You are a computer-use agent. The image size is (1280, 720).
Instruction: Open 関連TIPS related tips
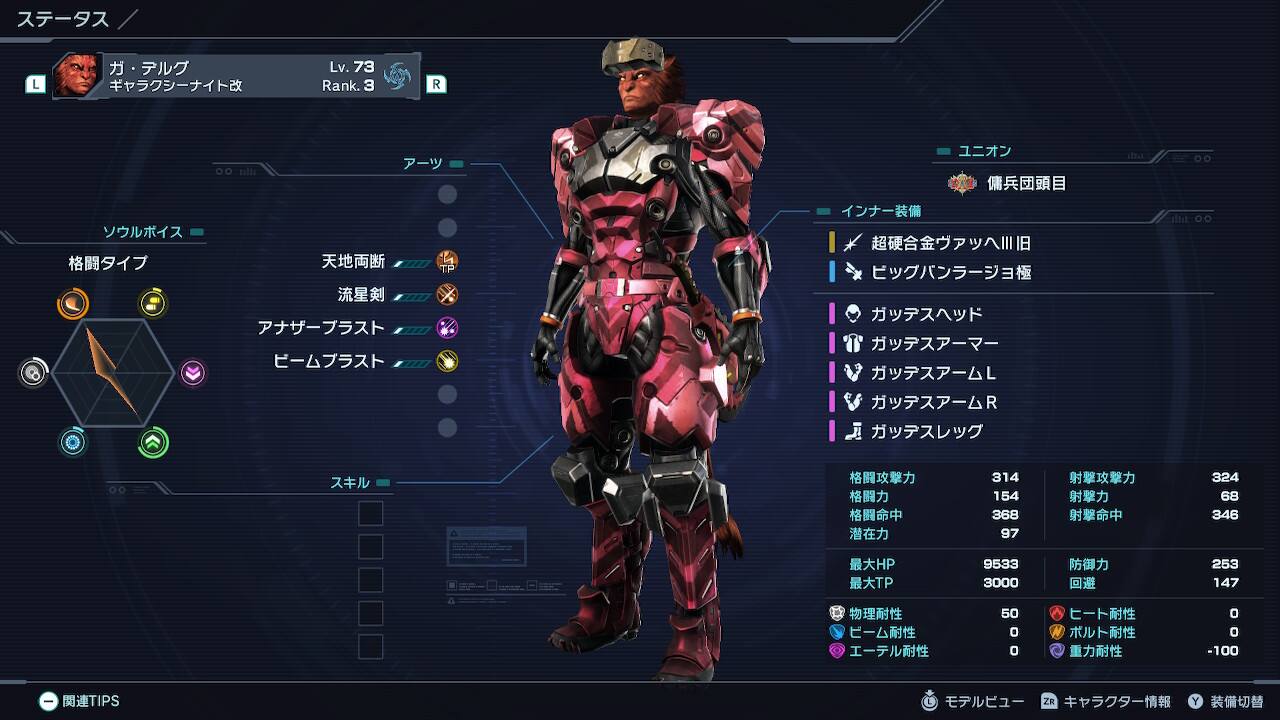79,701
